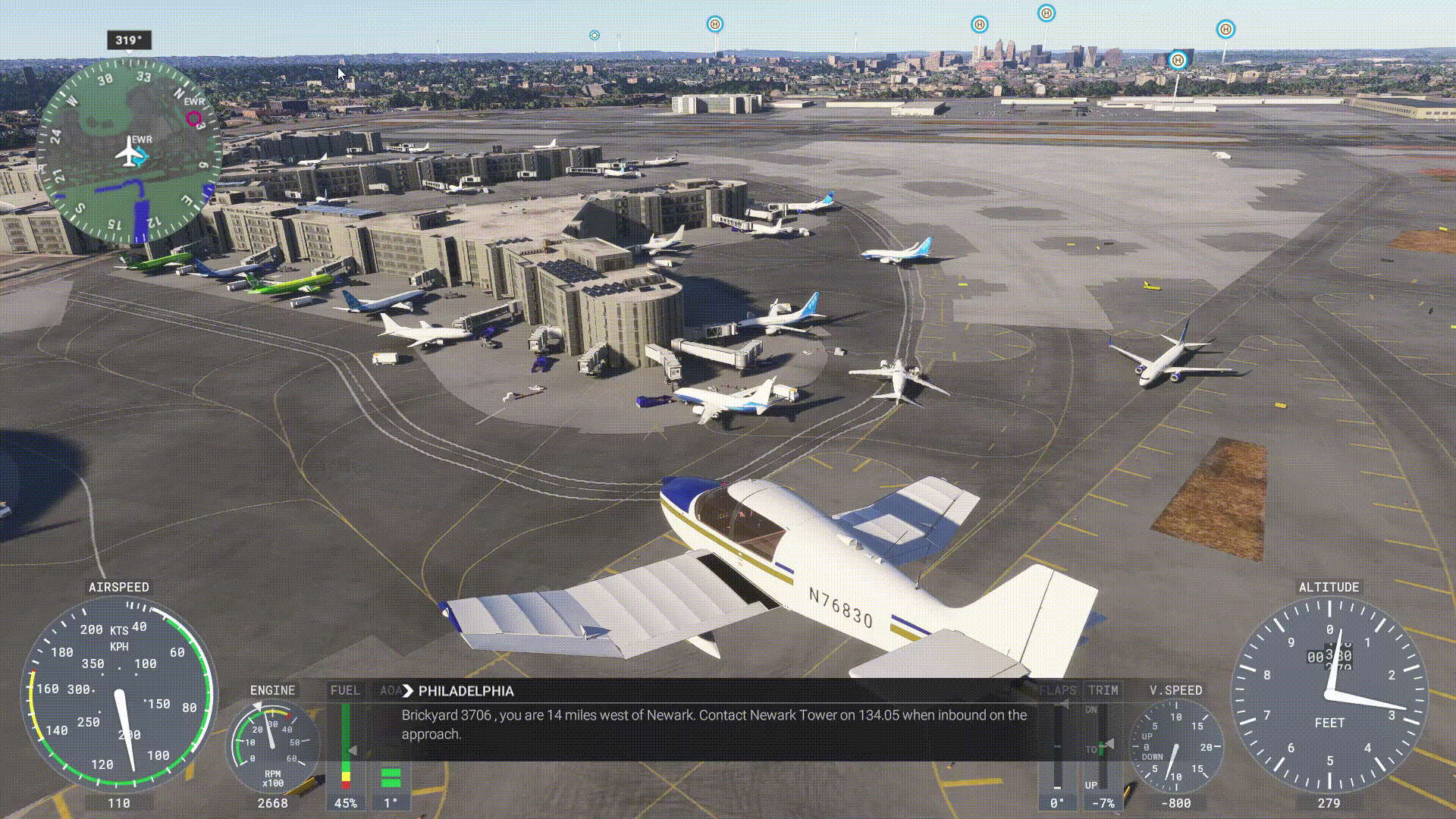Select the aircraft icon on the minimap
This screenshot has width=1456, height=819.
(x=130, y=154)
